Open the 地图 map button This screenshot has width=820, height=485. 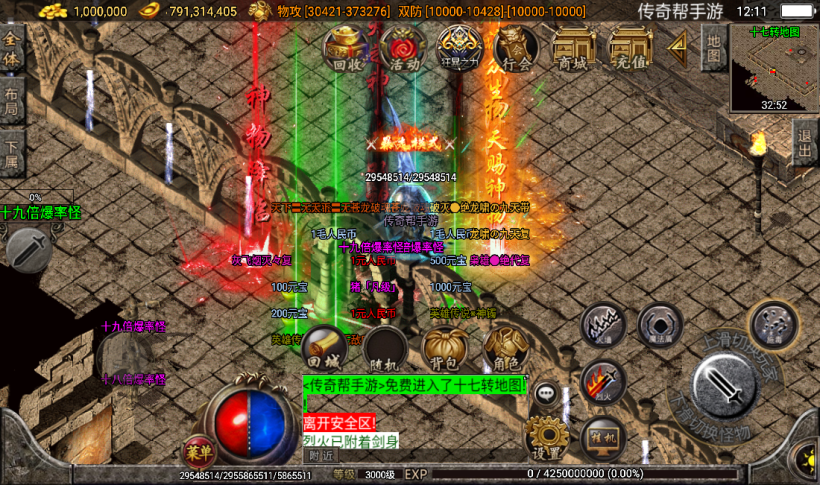tap(713, 47)
